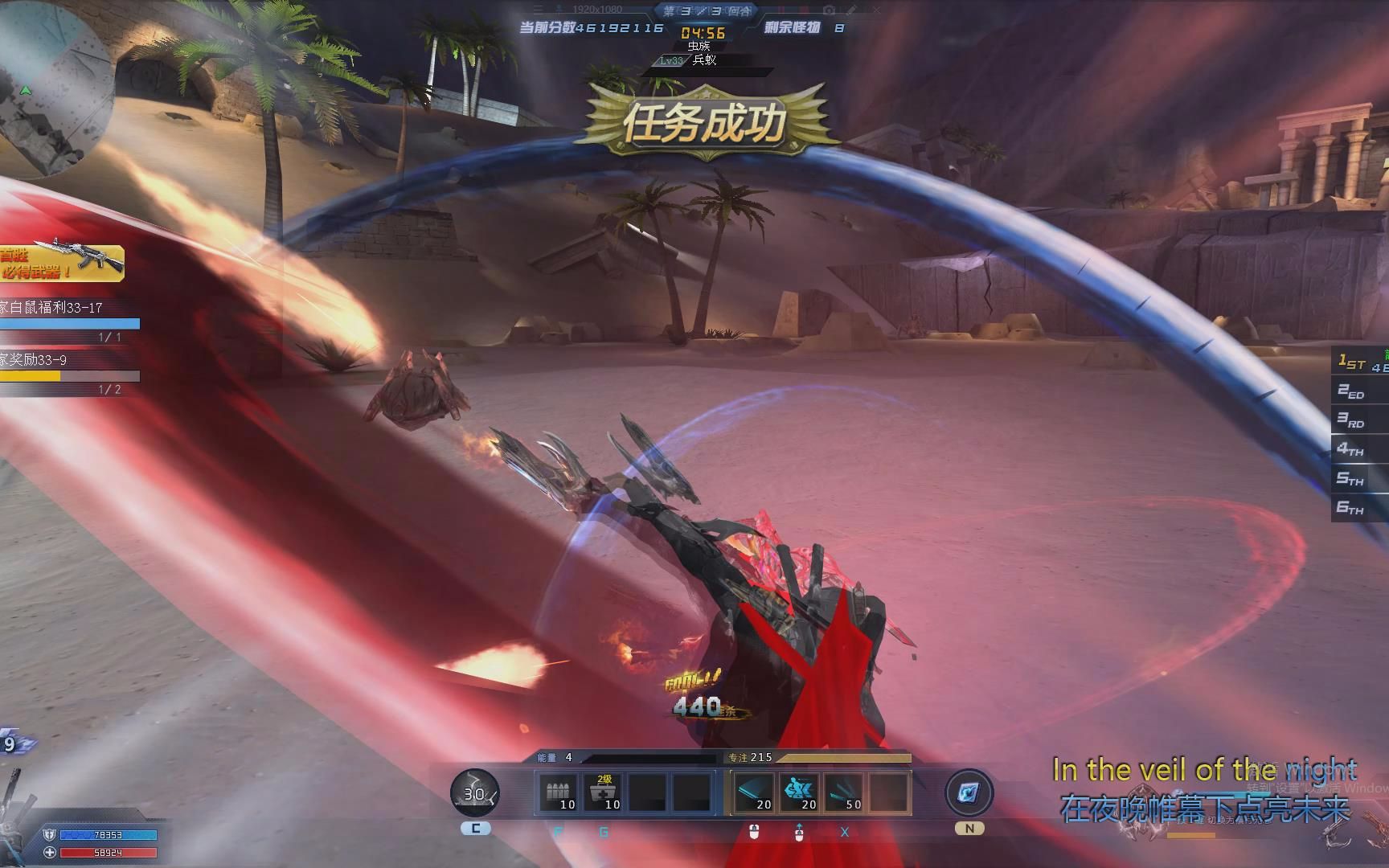Trigger the cyan dash skill icon
Viewport: 1389px width, 868px height.
800,792
